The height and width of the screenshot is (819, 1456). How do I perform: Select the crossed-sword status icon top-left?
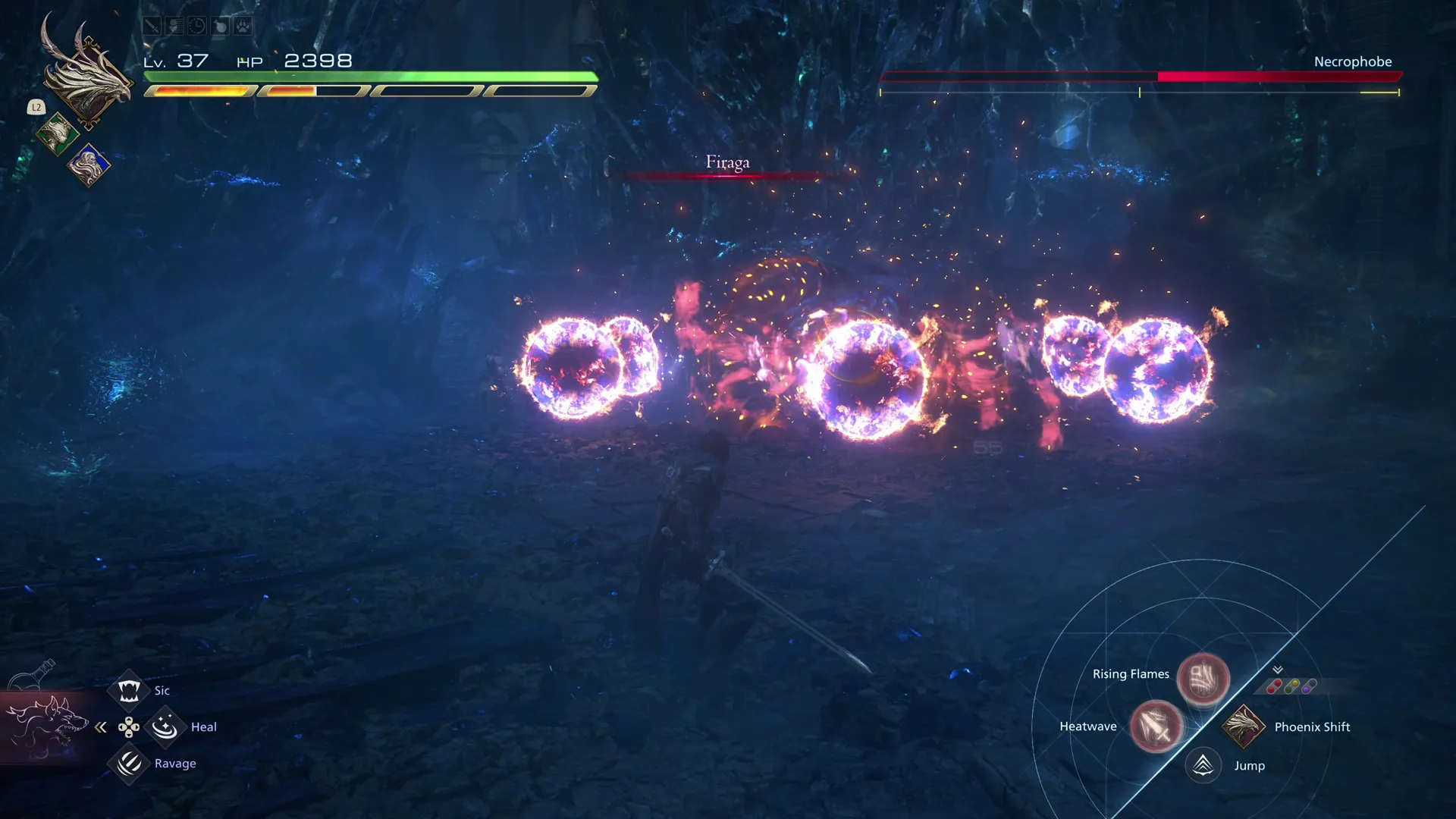(x=151, y=25)
